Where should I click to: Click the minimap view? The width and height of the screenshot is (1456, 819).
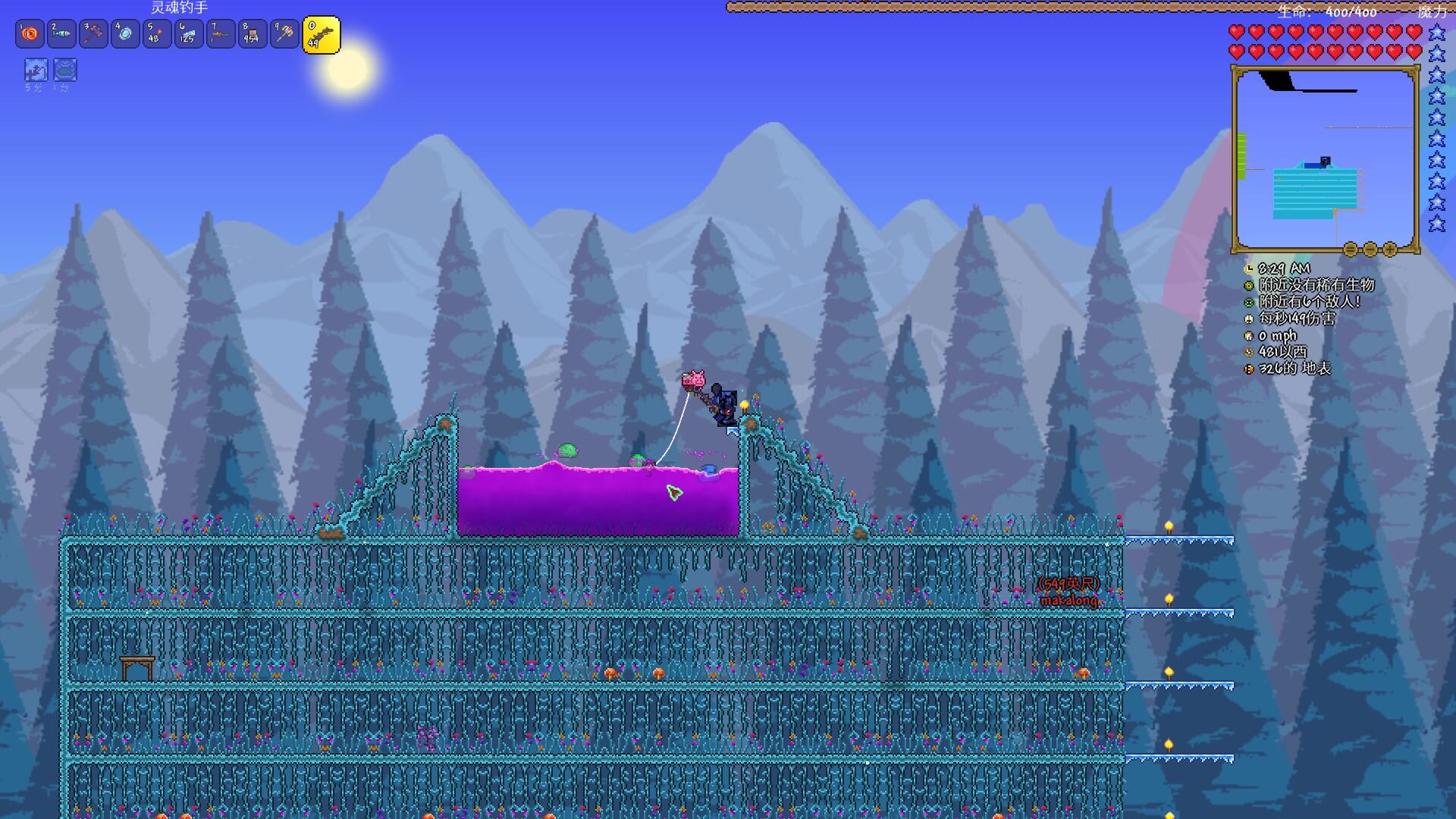click(1325, 158)
